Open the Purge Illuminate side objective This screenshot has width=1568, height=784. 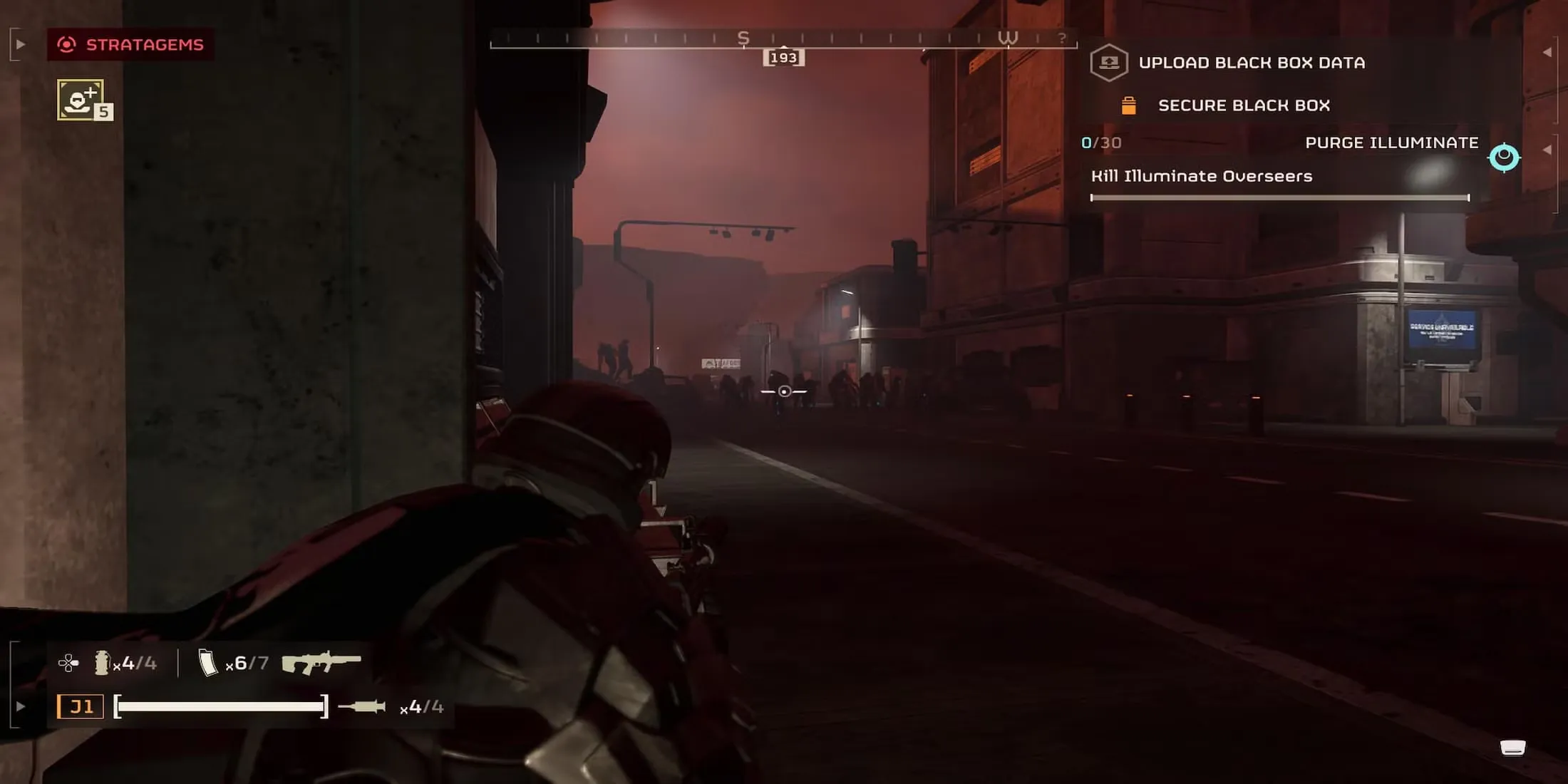tap(1391, 143)
